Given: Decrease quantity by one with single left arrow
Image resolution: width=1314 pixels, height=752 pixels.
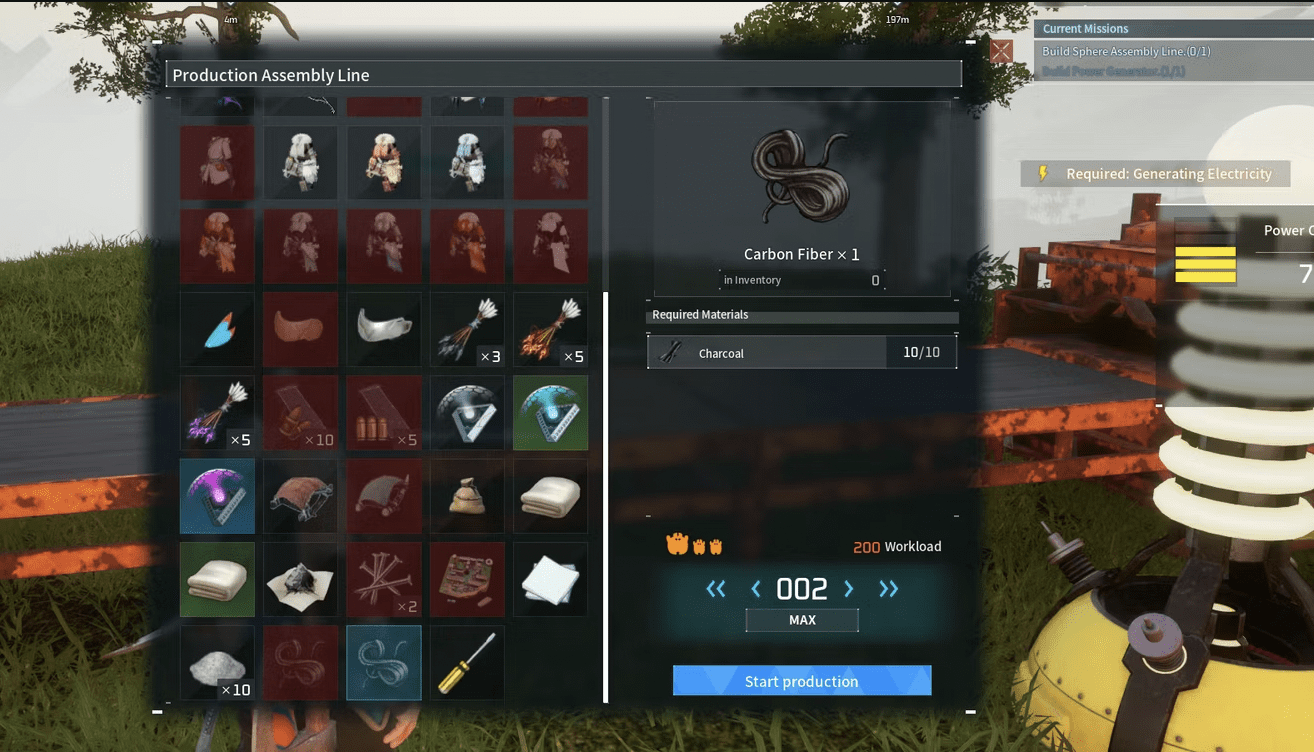Looking at the screenshot, I should pos(756,589).
